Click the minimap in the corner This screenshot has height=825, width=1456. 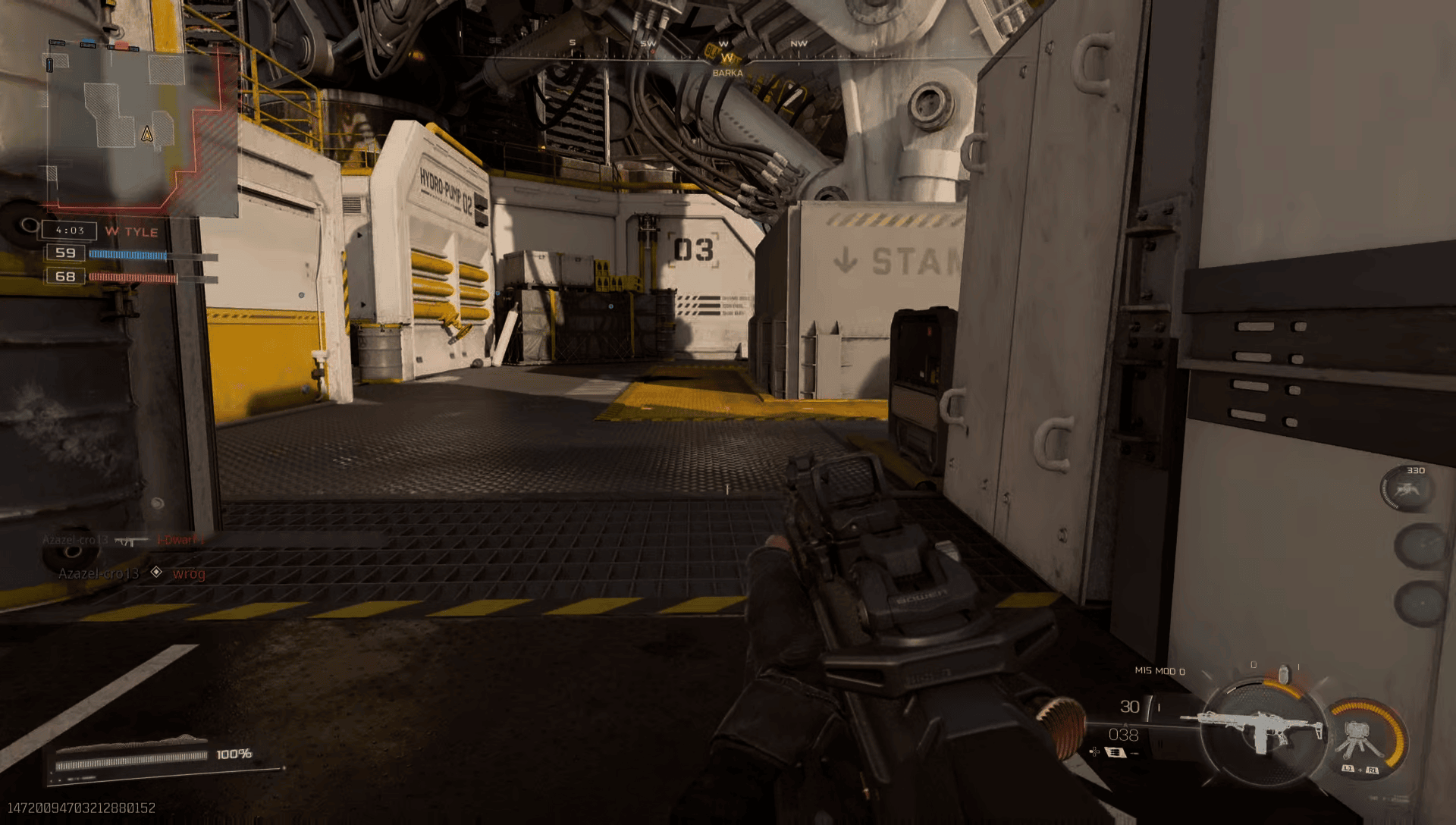[140, 125]
